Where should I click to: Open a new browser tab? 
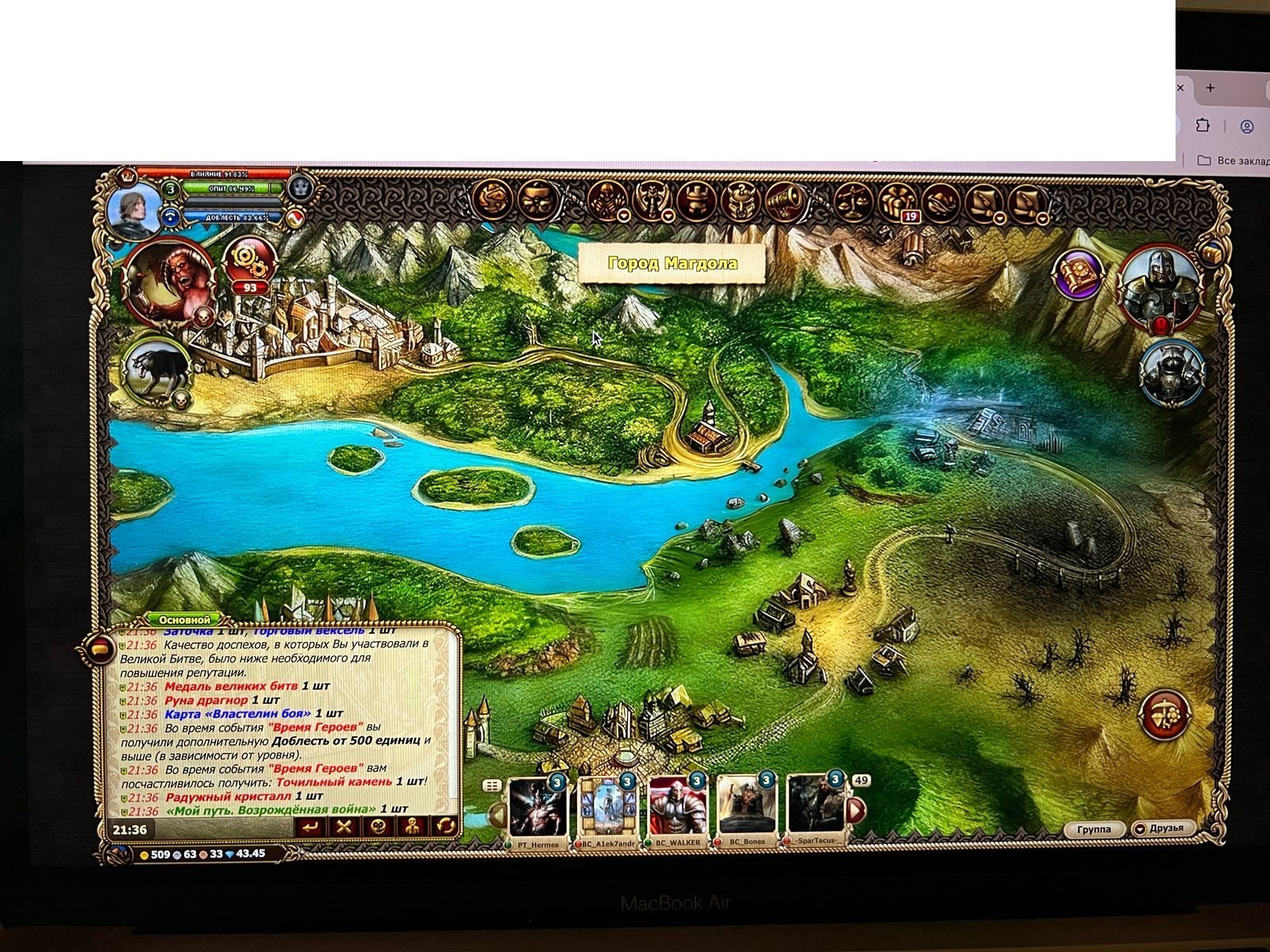[1210, 88]
